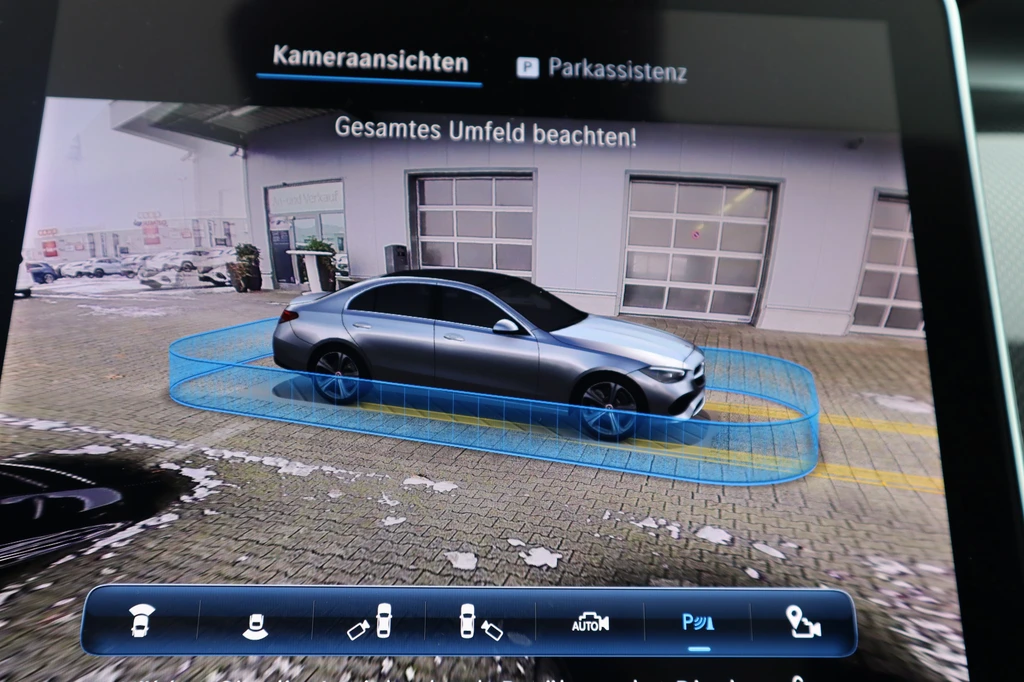1024x682 pixels.
Task: Choose the left side camera view
Action: click(370, 624)
